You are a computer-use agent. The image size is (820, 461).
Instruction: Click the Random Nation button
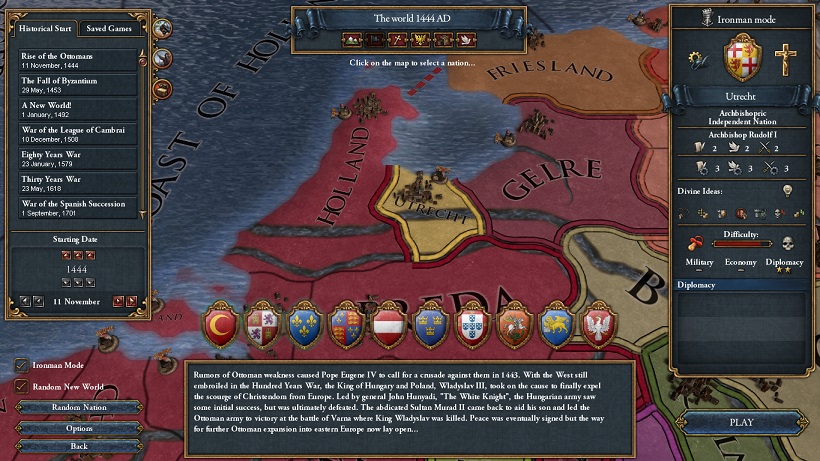click(x=79, y=408)
